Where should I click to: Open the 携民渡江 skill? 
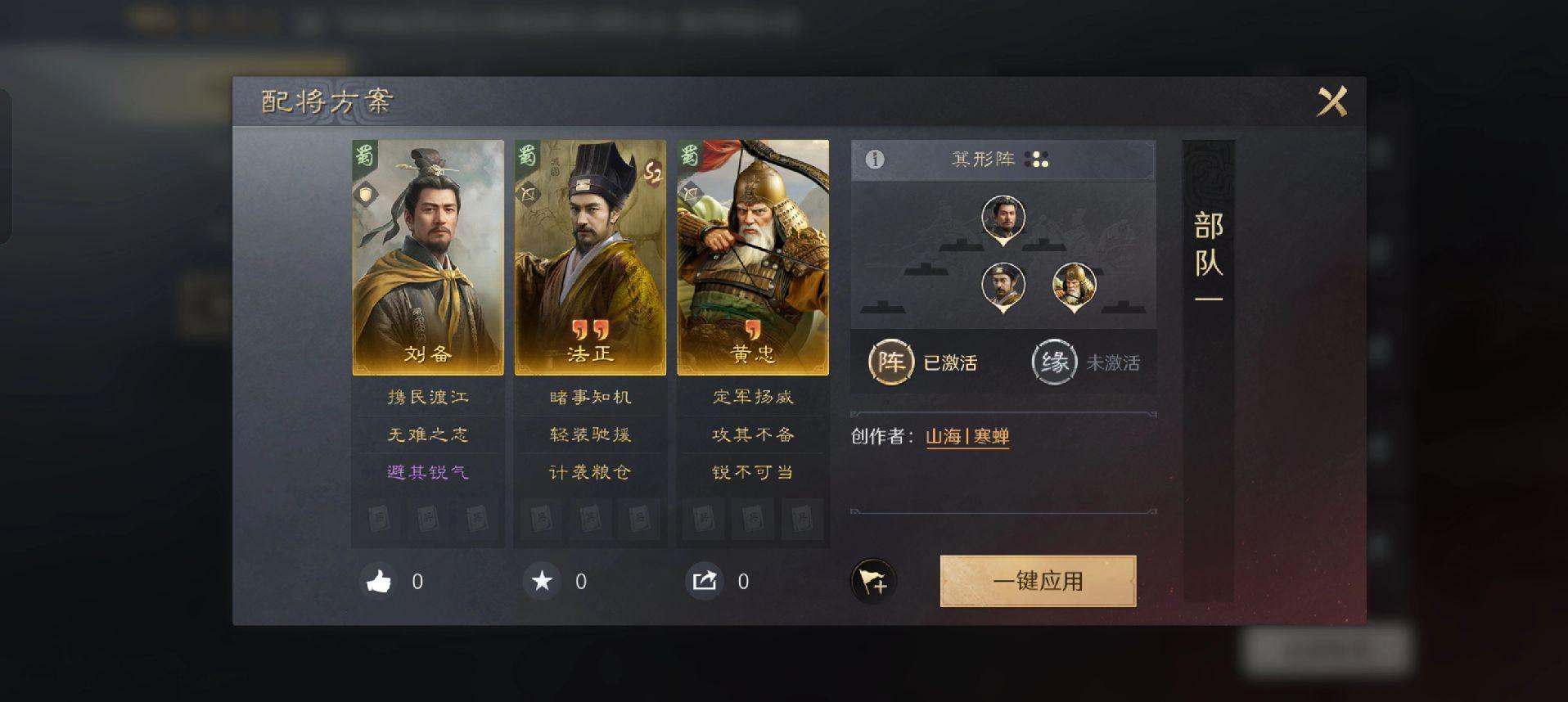click(428, 398)
